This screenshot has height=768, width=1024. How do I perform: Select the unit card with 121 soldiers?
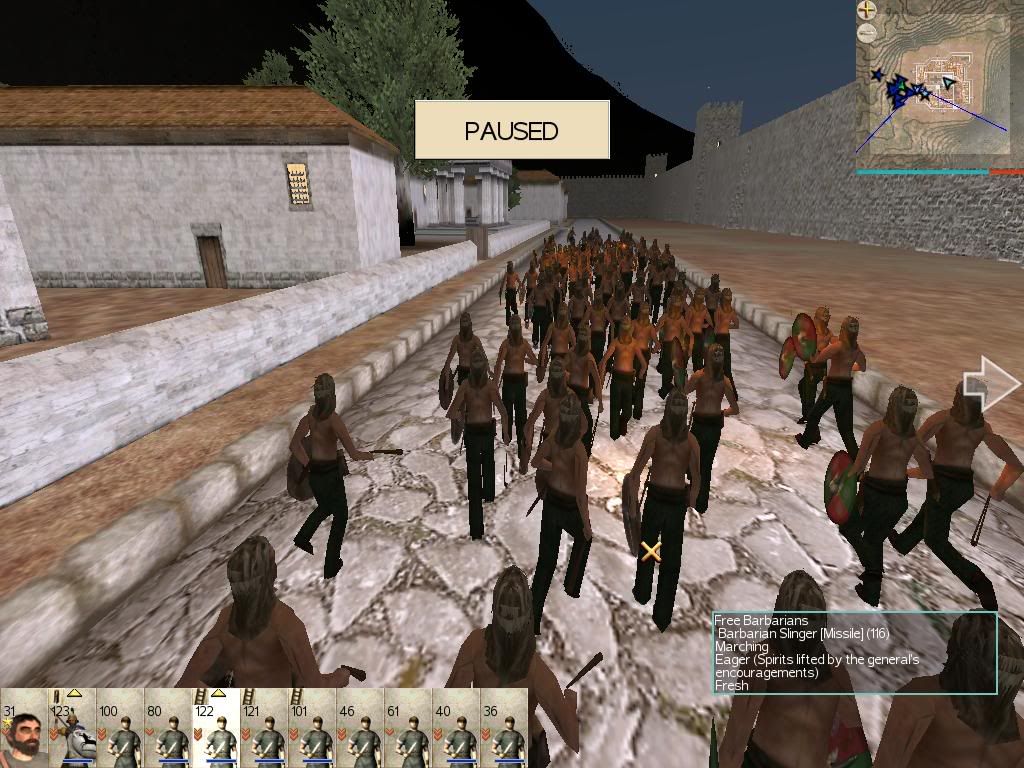click(x=264, y=728)
